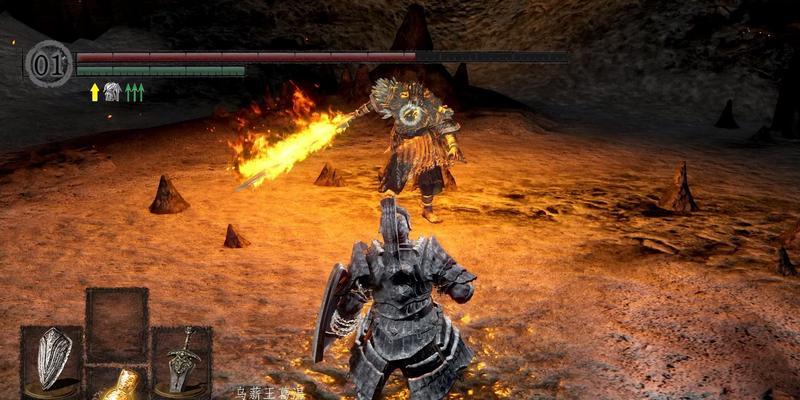This screenshot has height=400, width=800.
Task: Select the right-hand greatsword slot
Action: click(182, 360)
